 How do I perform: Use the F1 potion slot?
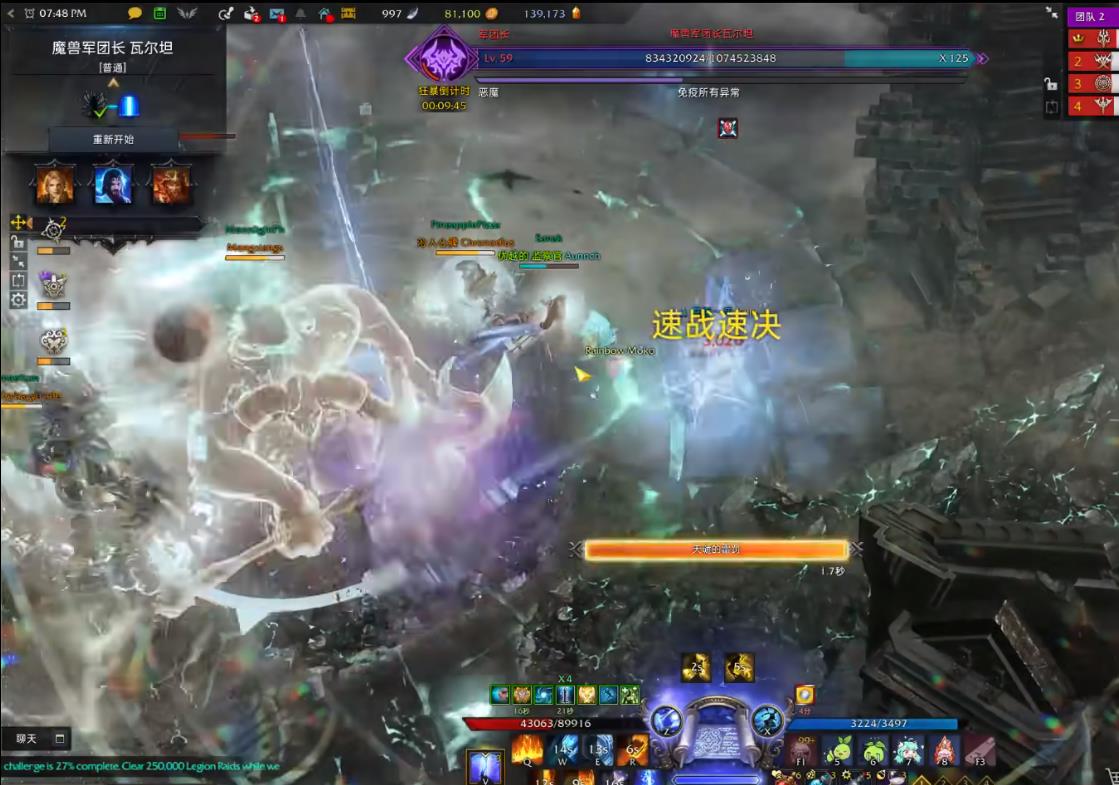coord(799,749)
